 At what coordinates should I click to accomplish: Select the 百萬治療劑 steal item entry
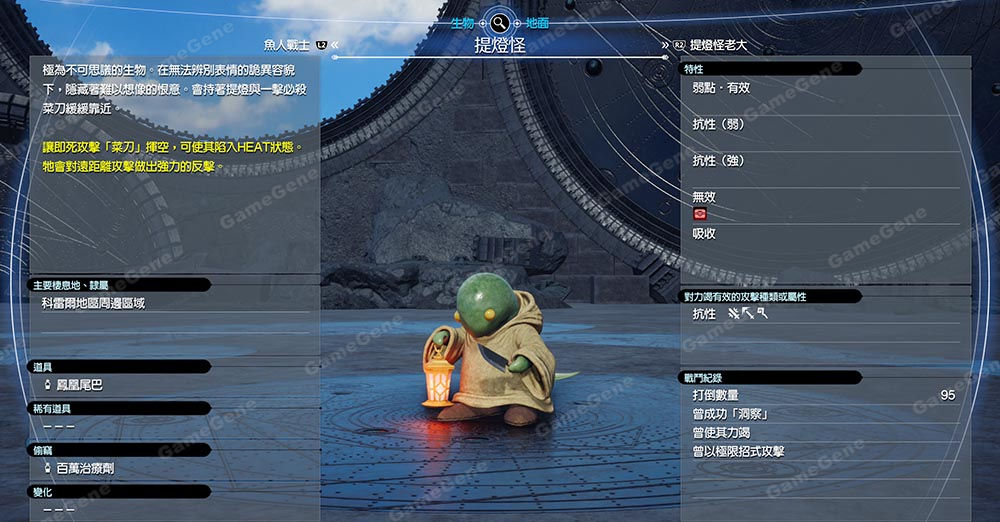click(84, 468)
